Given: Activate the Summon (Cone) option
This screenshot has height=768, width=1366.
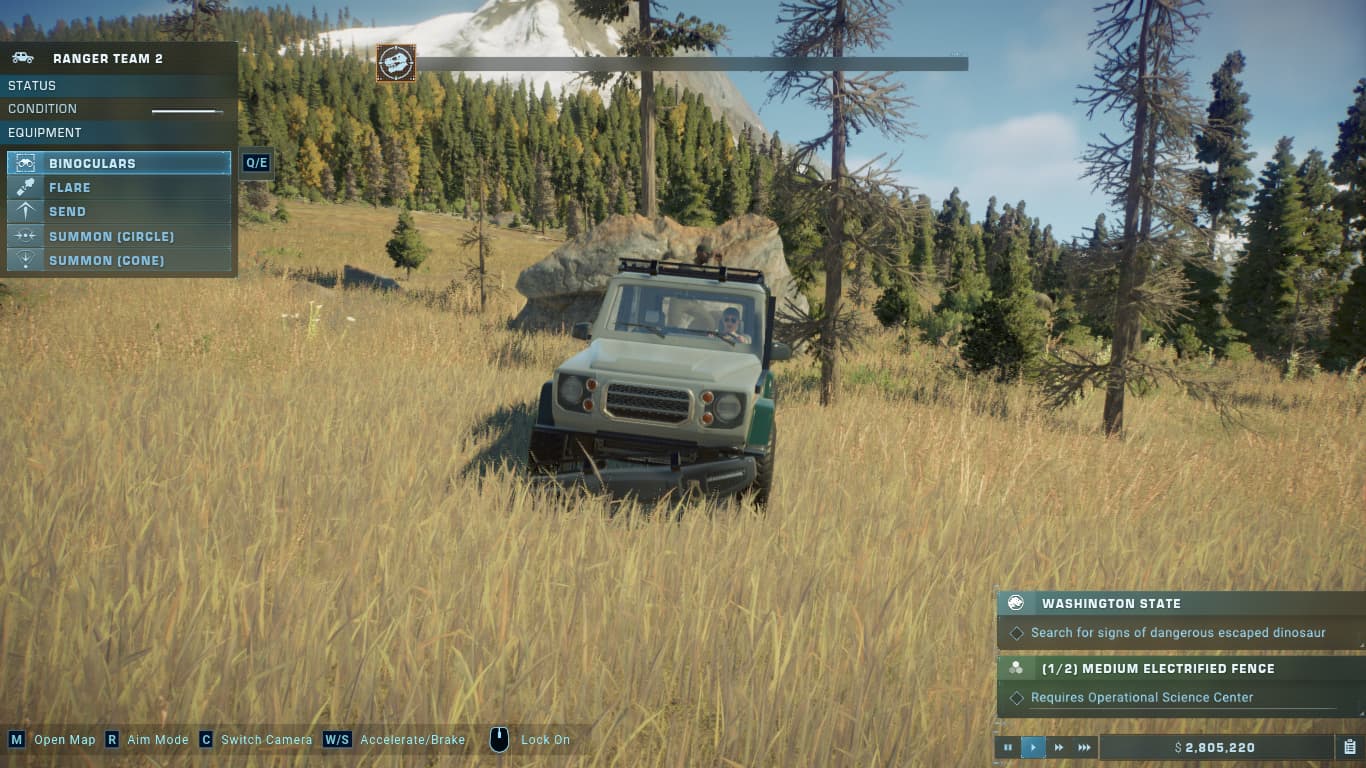Looking at the screenshot, I should 118,260.
